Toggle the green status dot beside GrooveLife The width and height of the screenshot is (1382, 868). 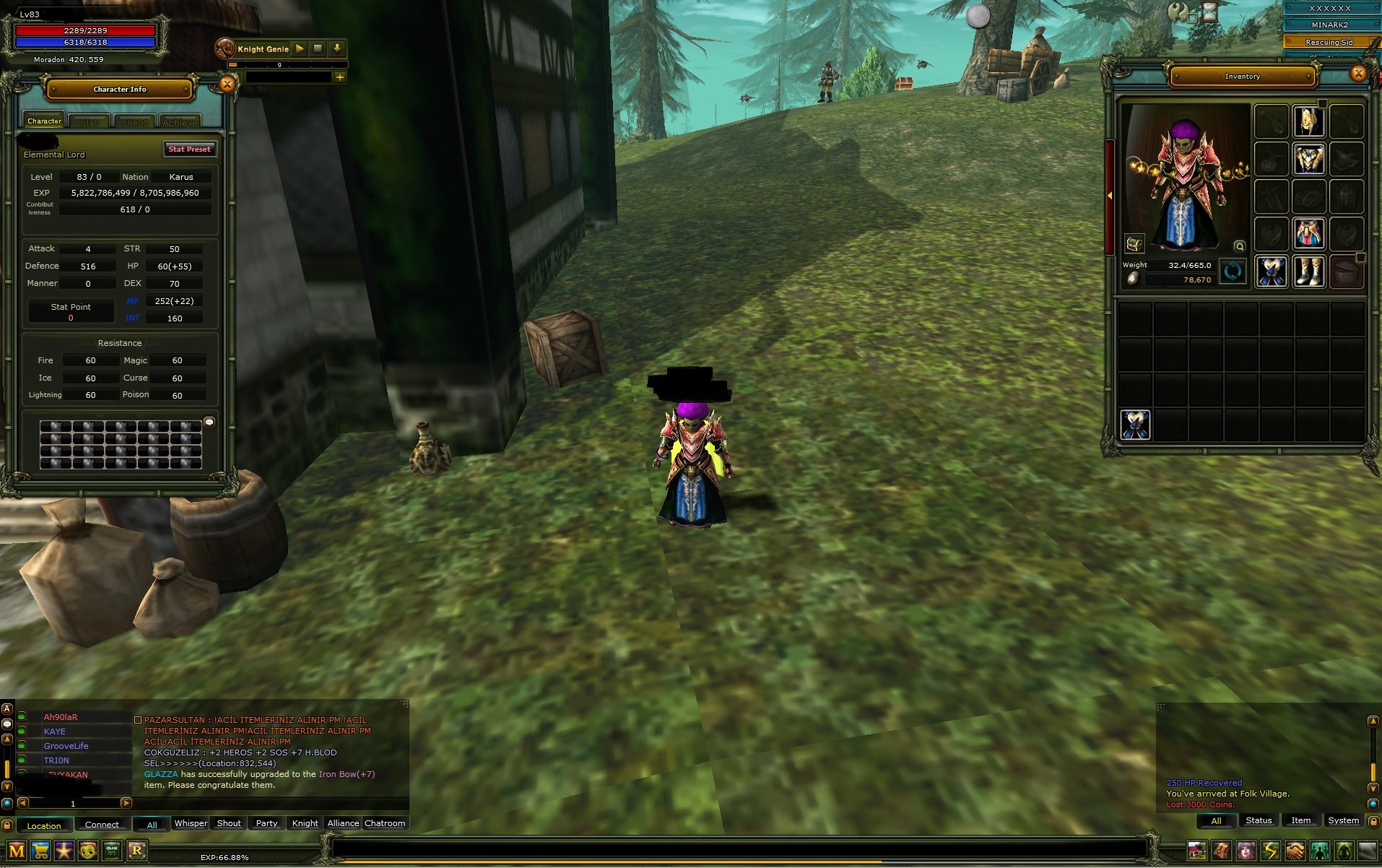22,745
